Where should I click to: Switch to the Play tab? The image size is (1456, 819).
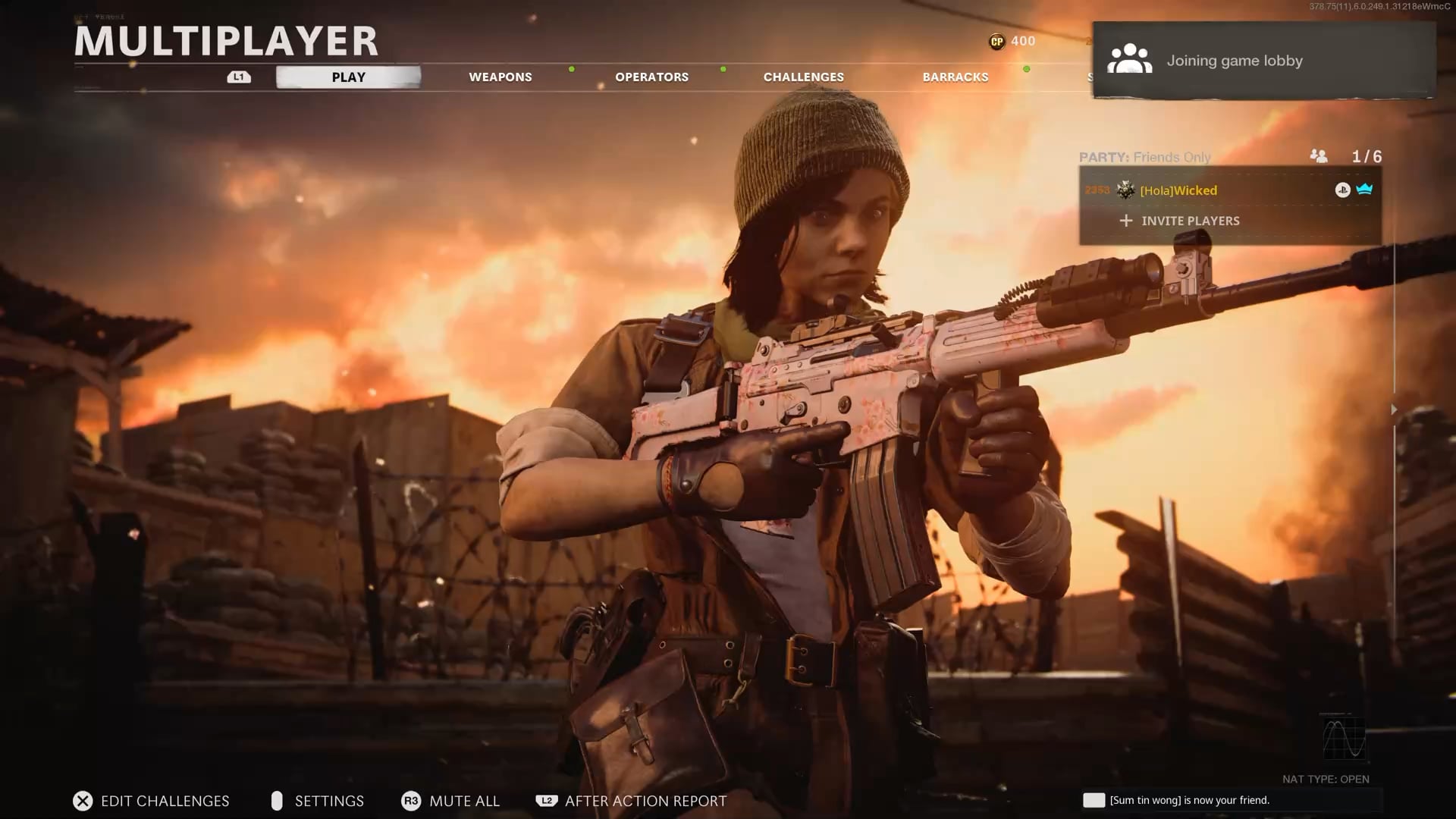(348, 77)
